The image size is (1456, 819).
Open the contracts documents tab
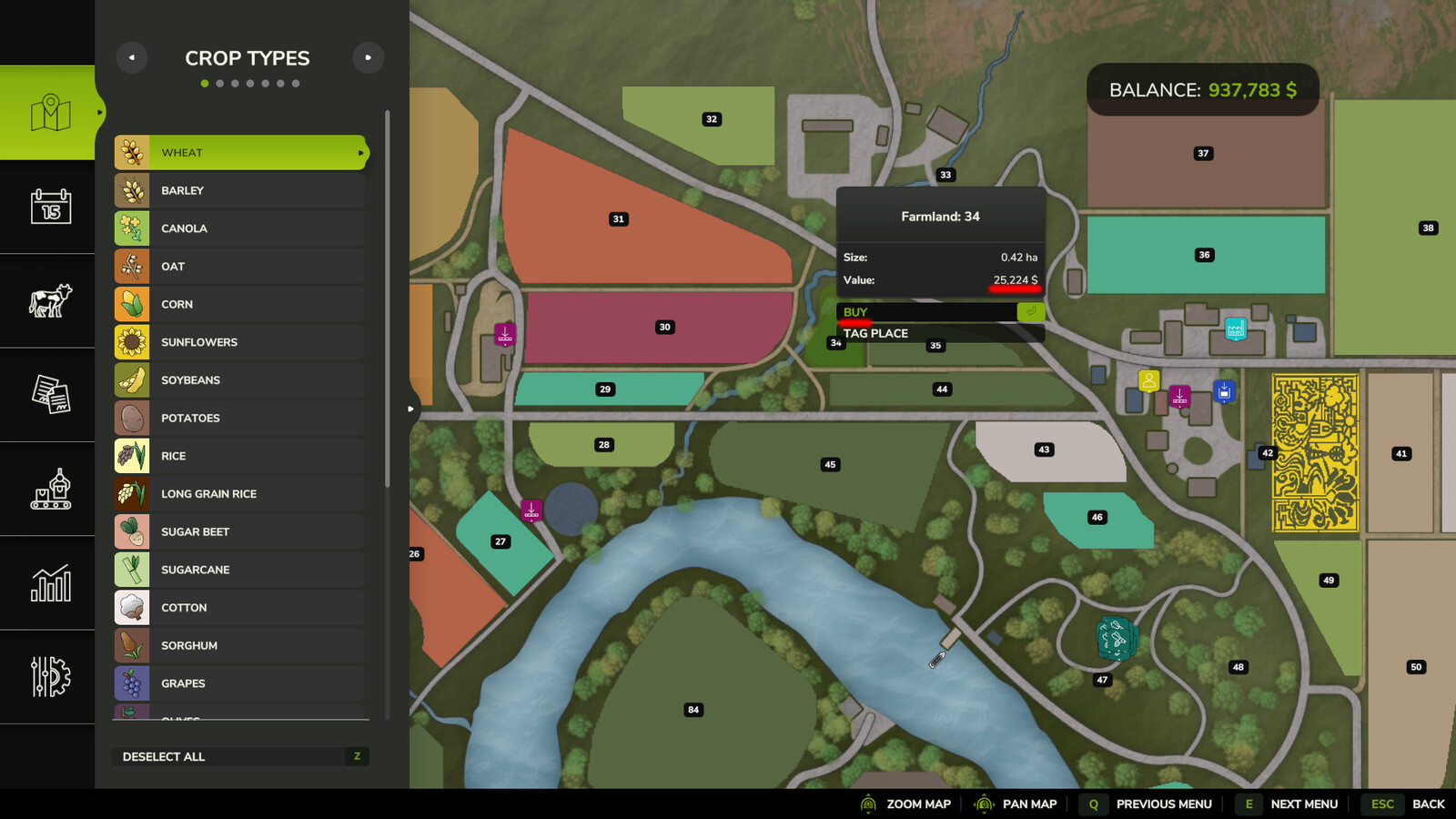pos(50,395)
